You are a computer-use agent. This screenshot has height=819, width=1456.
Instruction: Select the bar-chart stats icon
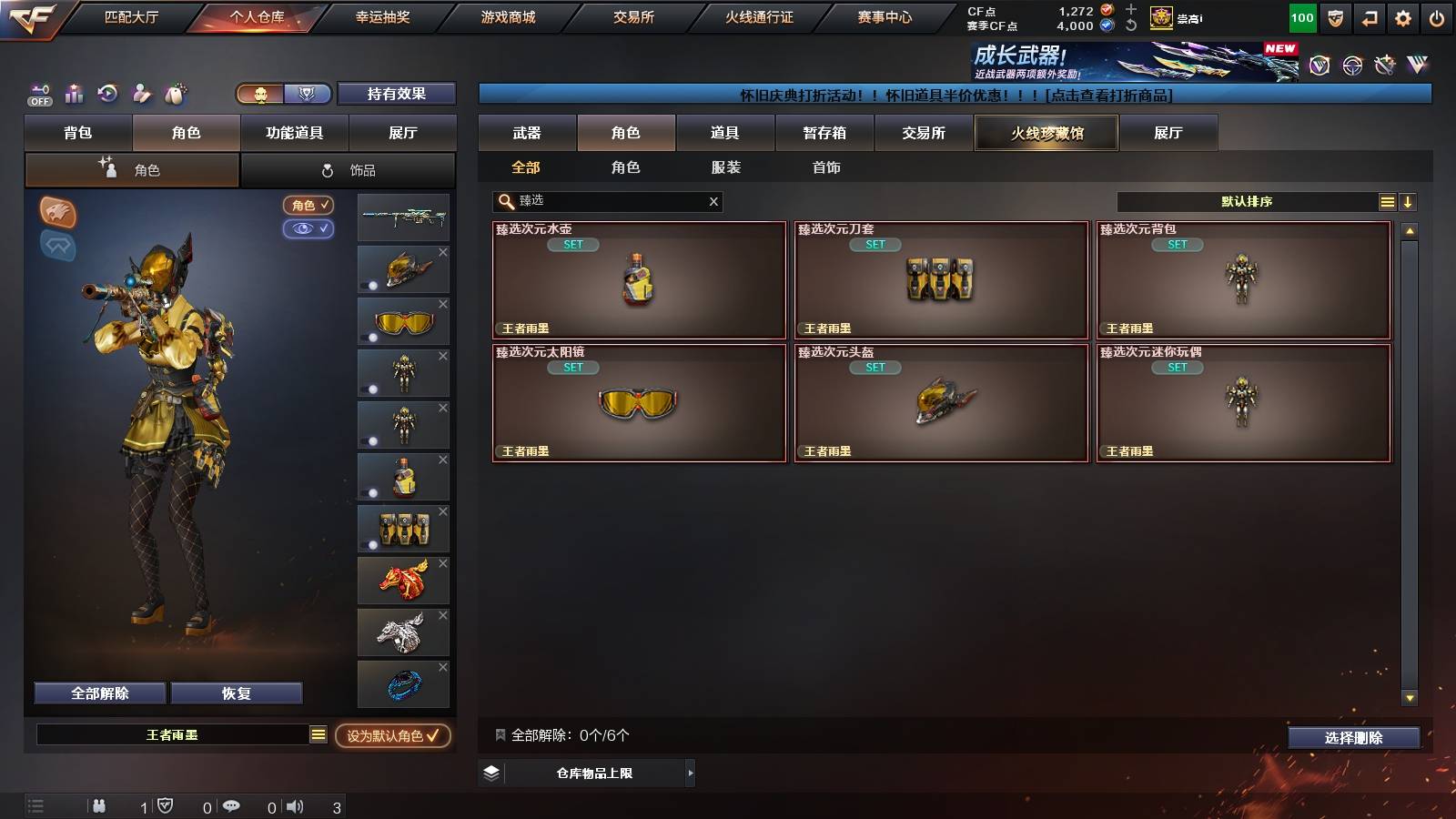[74, 92]
